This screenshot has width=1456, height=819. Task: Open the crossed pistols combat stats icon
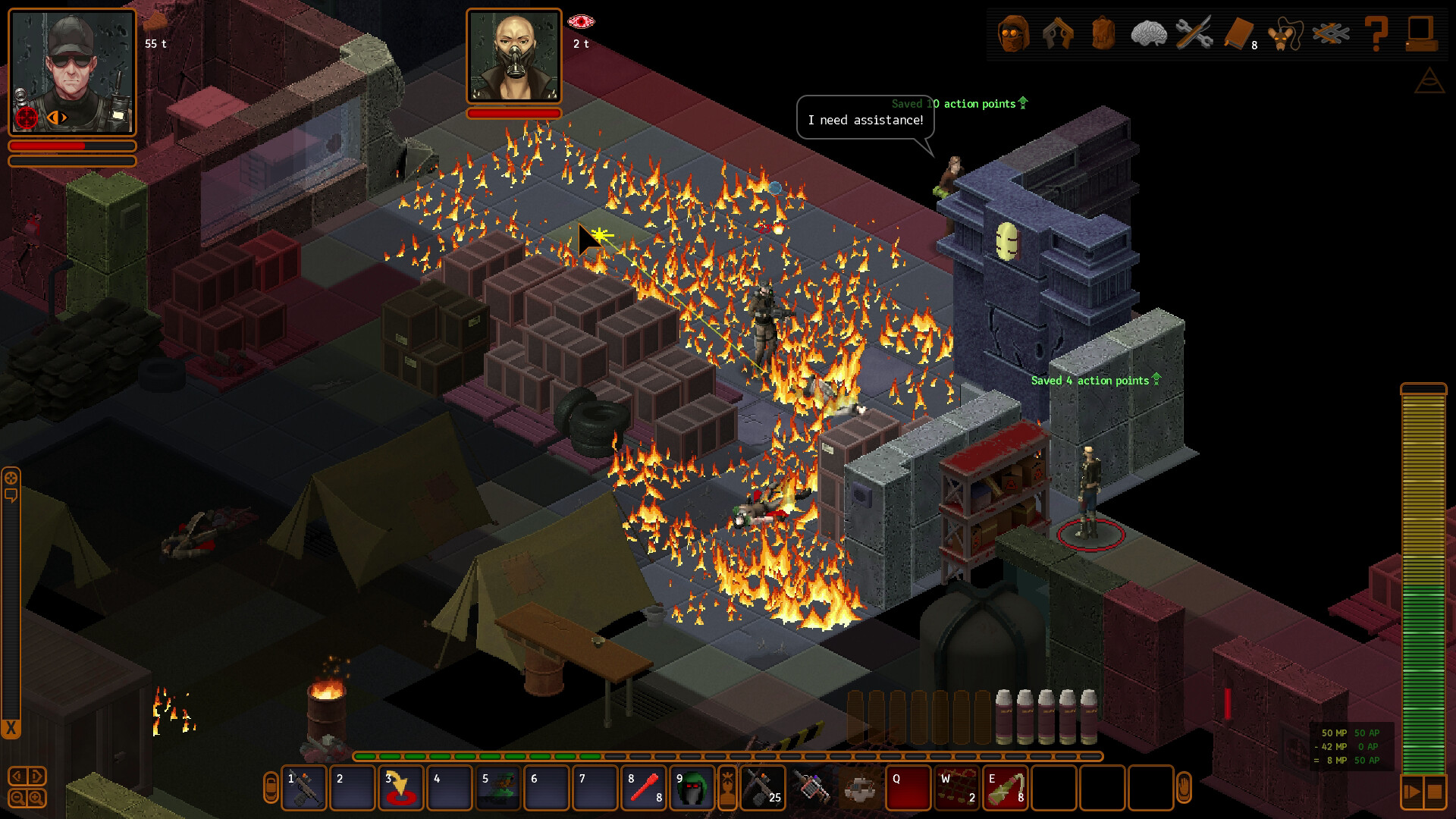[1058, 33]
